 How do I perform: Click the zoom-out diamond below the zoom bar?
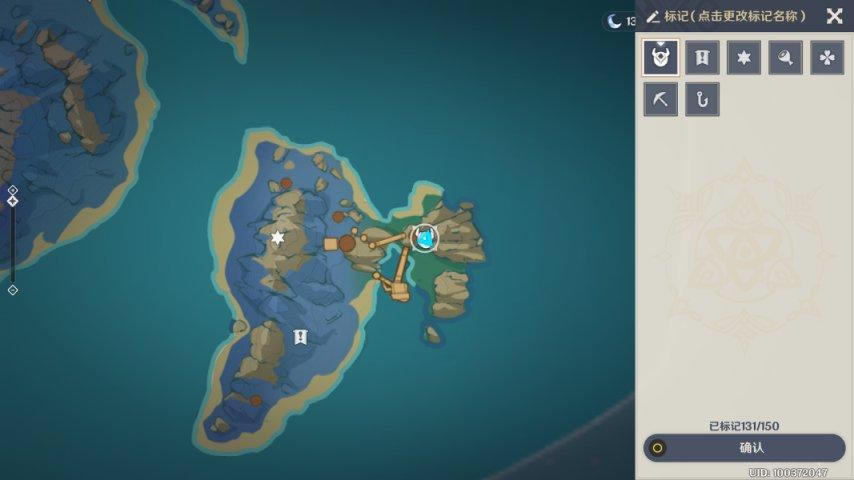(12, 290)
